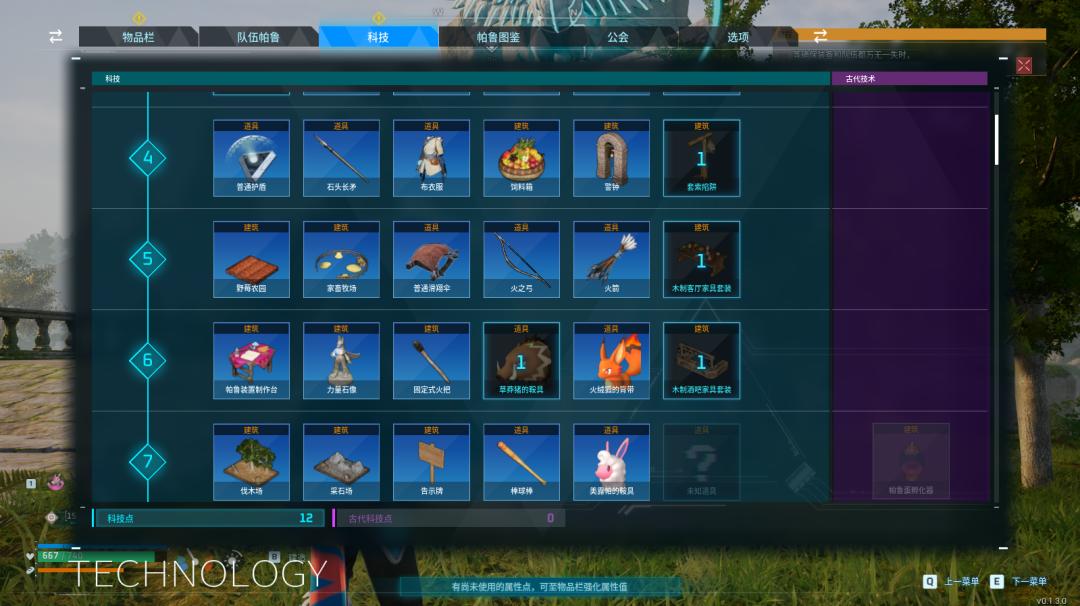Choose the 石头长矛 stone spear technology
Image resolution: width=1080 pixels, height=606 pixels.
[341, 158]
